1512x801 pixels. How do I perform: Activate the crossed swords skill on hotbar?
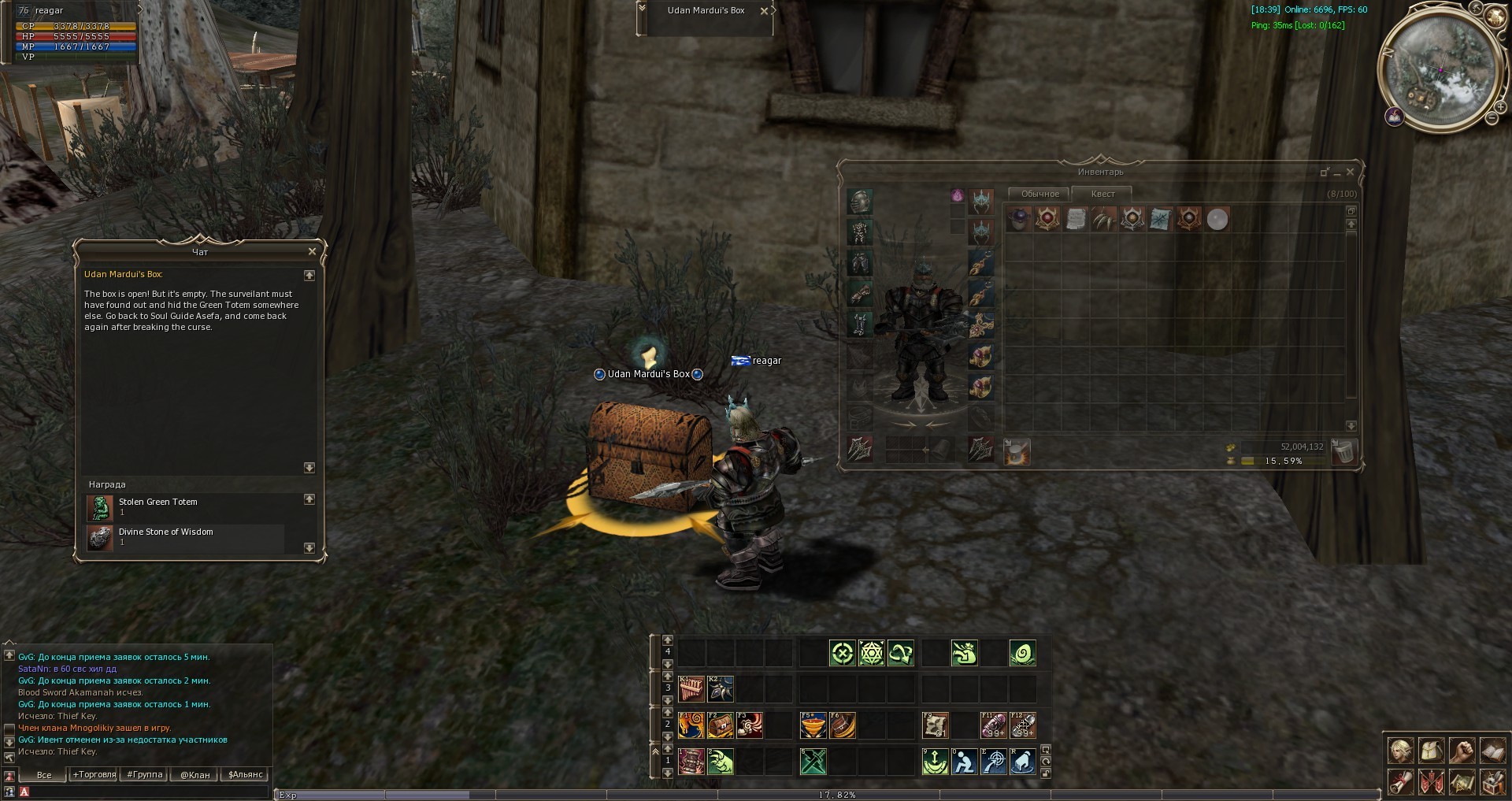coord(813,762)
